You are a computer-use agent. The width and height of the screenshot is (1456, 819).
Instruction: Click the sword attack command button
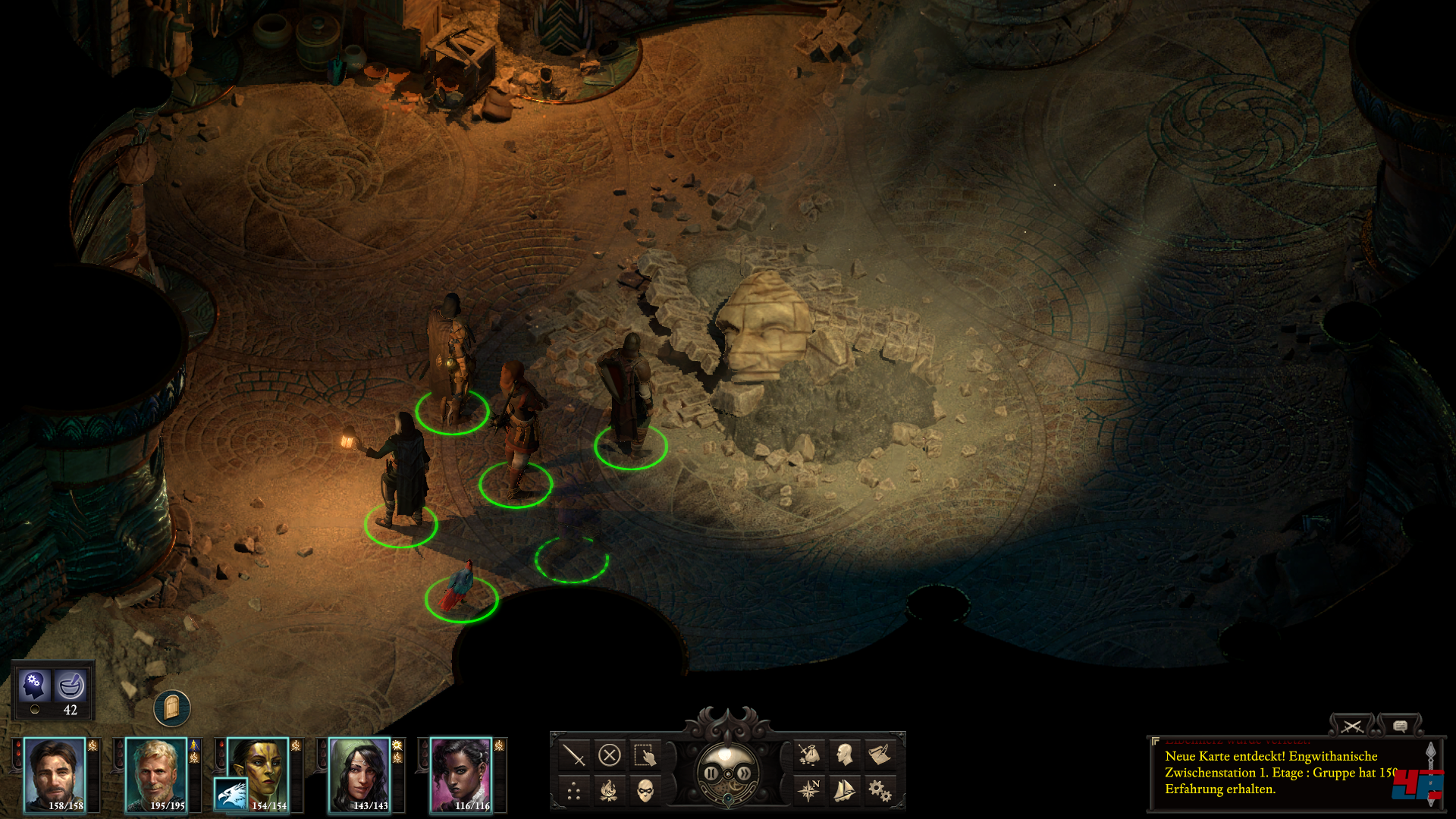pos(574,755)
